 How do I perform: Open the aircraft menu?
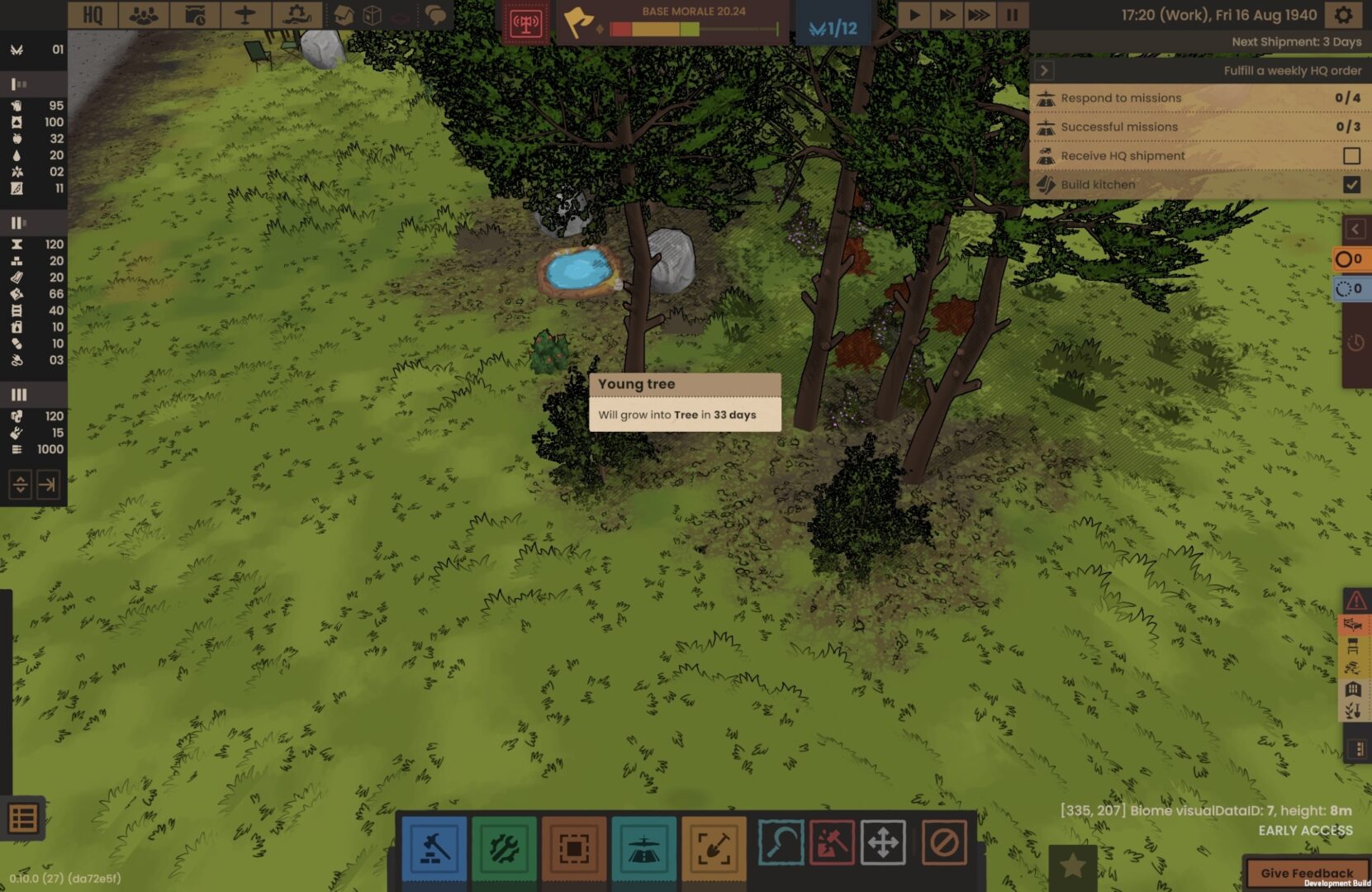(x=245, y=15)
